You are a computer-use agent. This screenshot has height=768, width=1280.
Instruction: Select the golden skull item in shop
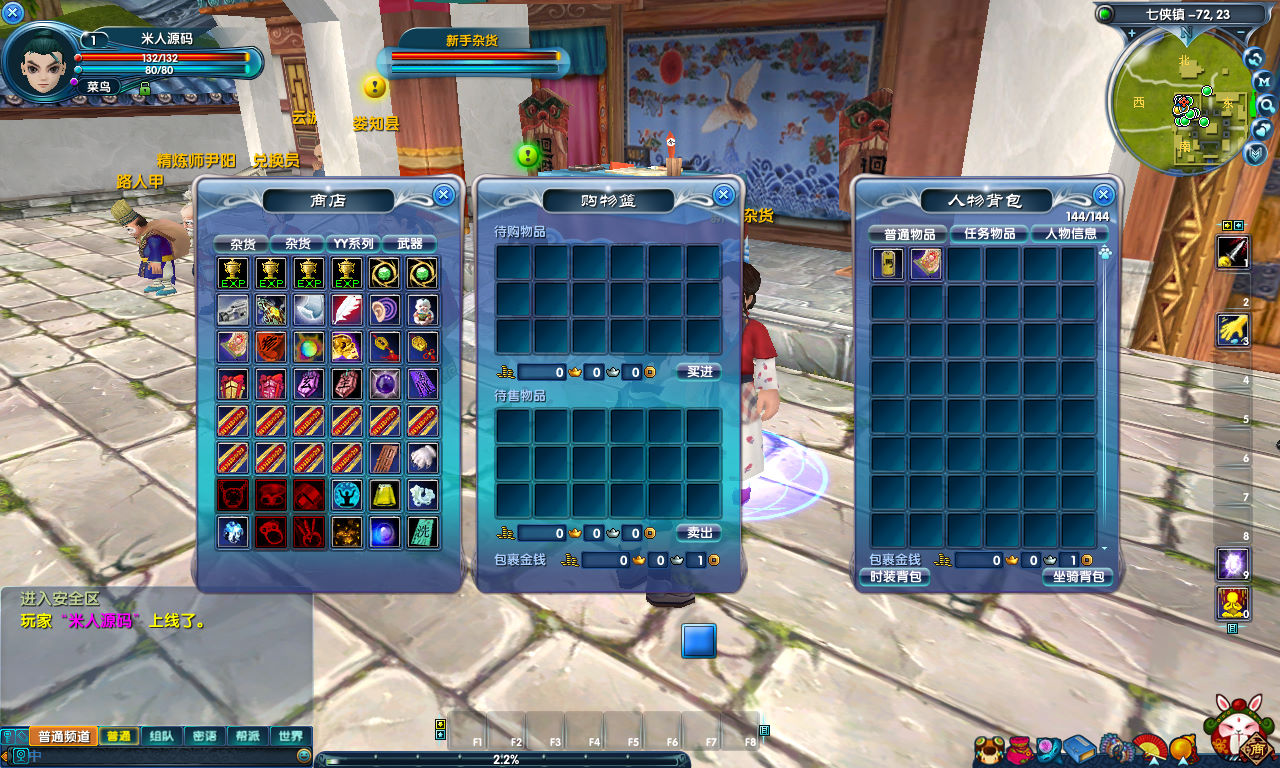click(x=347, y=347)
